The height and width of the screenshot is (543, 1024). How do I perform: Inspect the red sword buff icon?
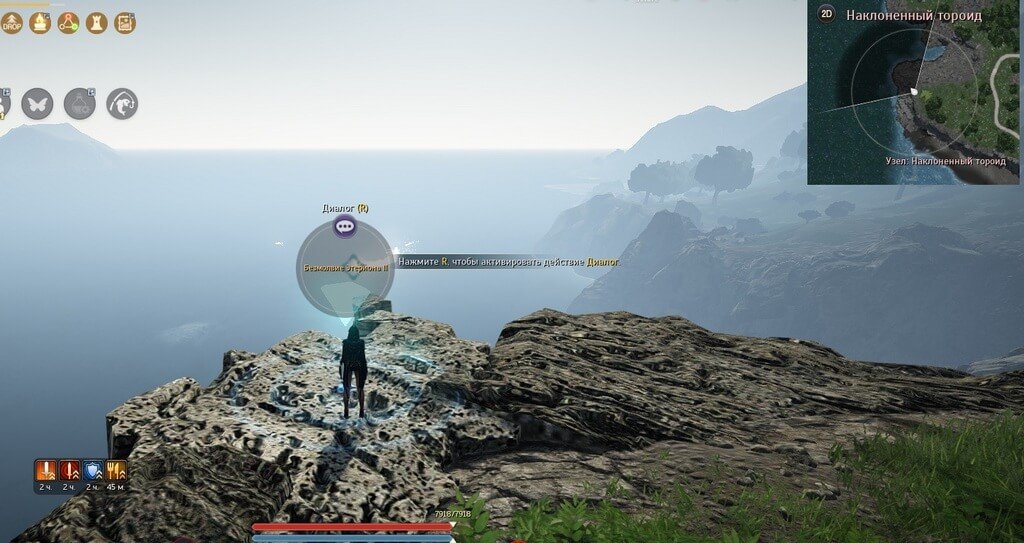tap(69, 470)
